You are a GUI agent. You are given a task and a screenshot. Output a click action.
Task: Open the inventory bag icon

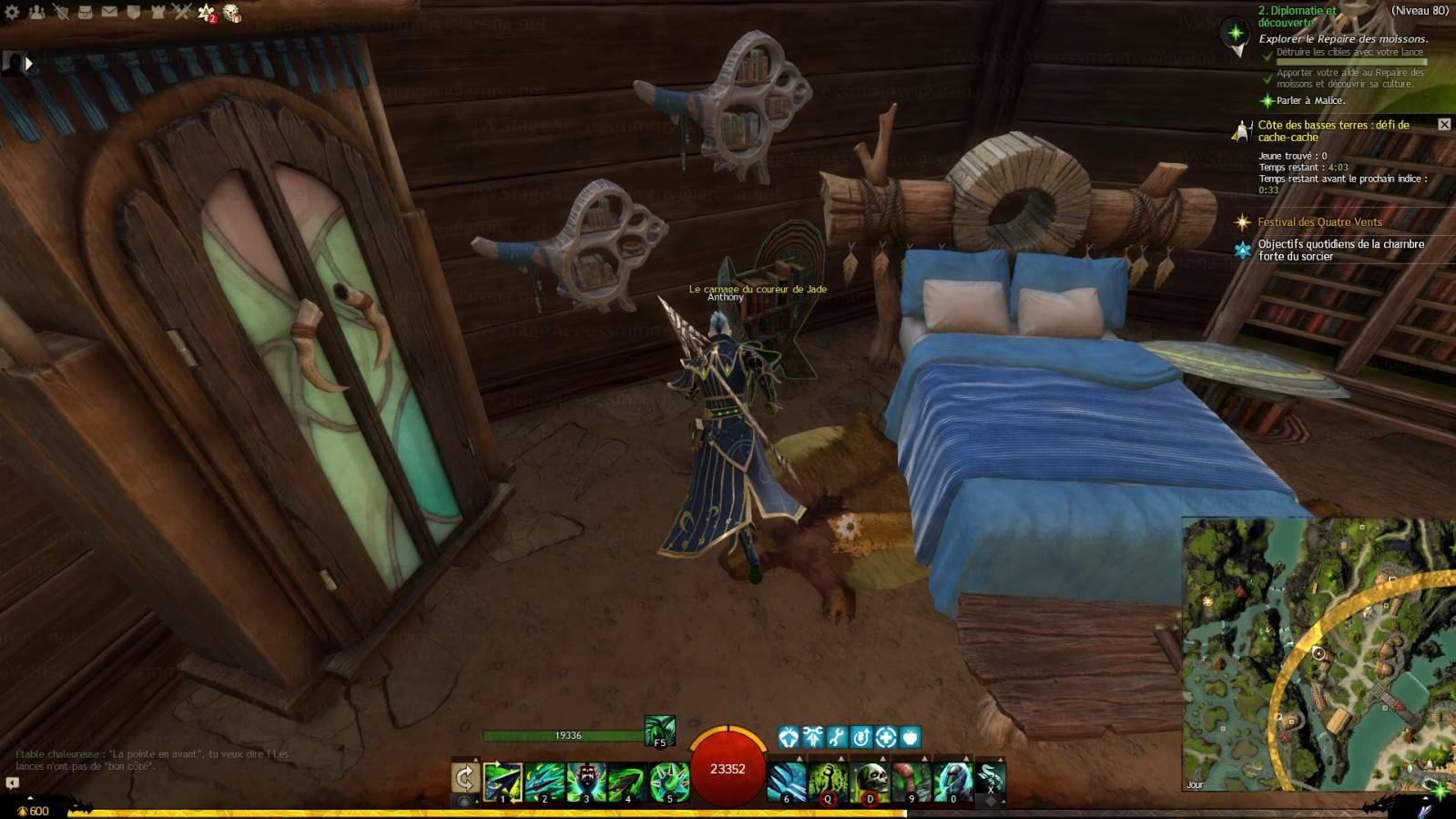[x=85, y=12]
